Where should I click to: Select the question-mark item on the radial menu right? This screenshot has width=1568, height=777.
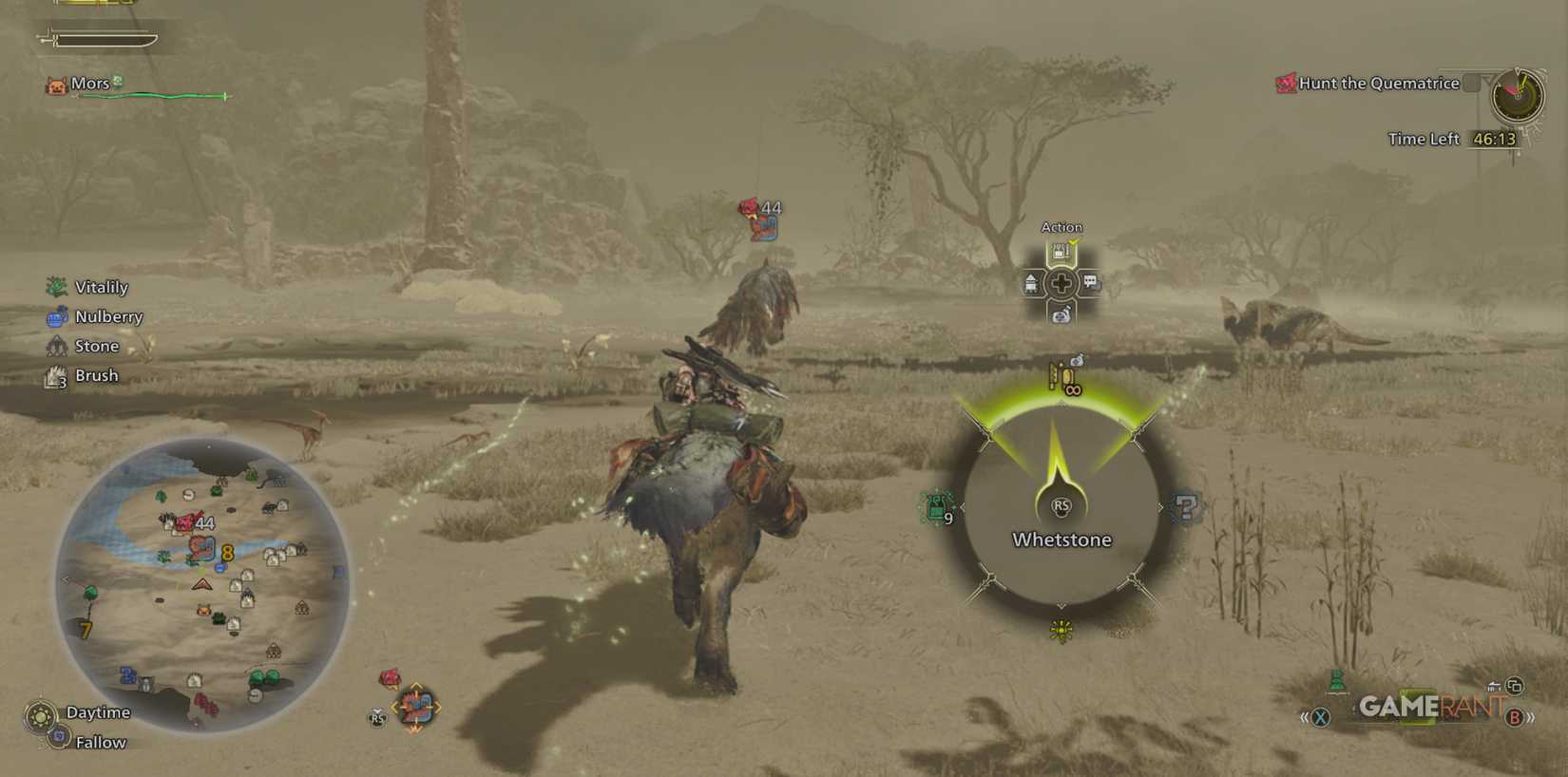[1185, 506]
